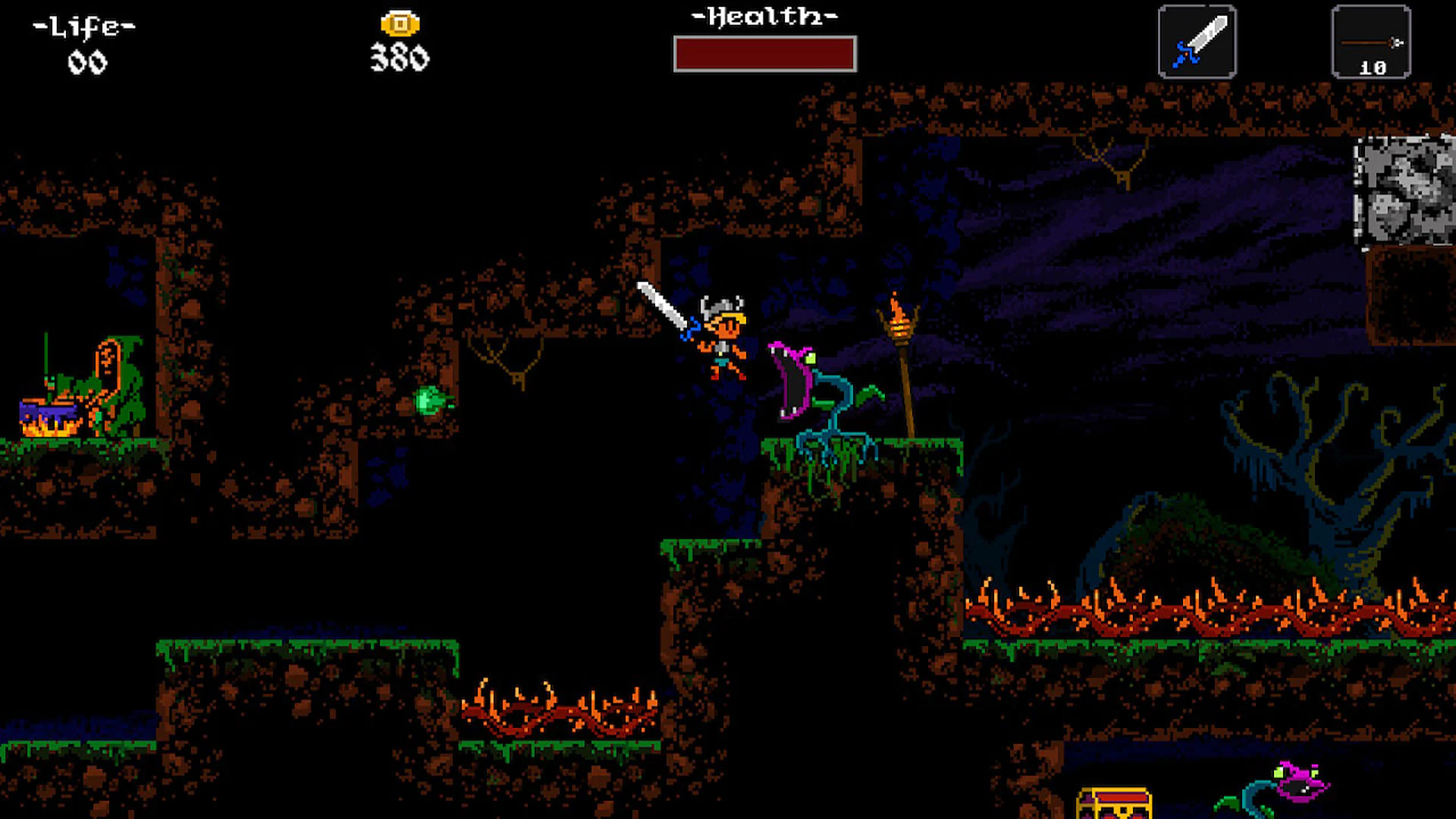Select the equipped sword slot icon
Viewport: 1456px width, 819px height.
[1198, 42]
